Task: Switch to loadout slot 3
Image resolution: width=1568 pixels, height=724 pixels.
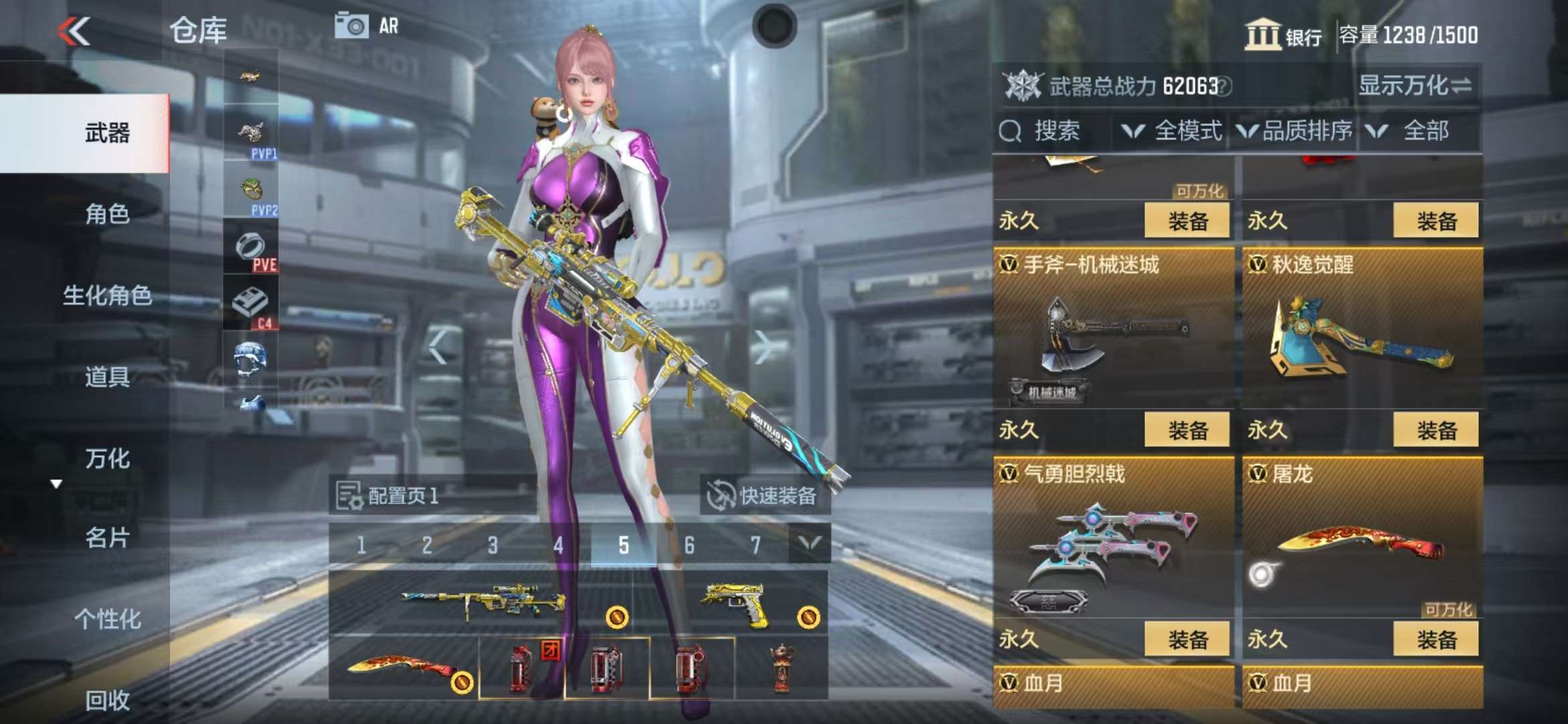Action: coord(493,545)
